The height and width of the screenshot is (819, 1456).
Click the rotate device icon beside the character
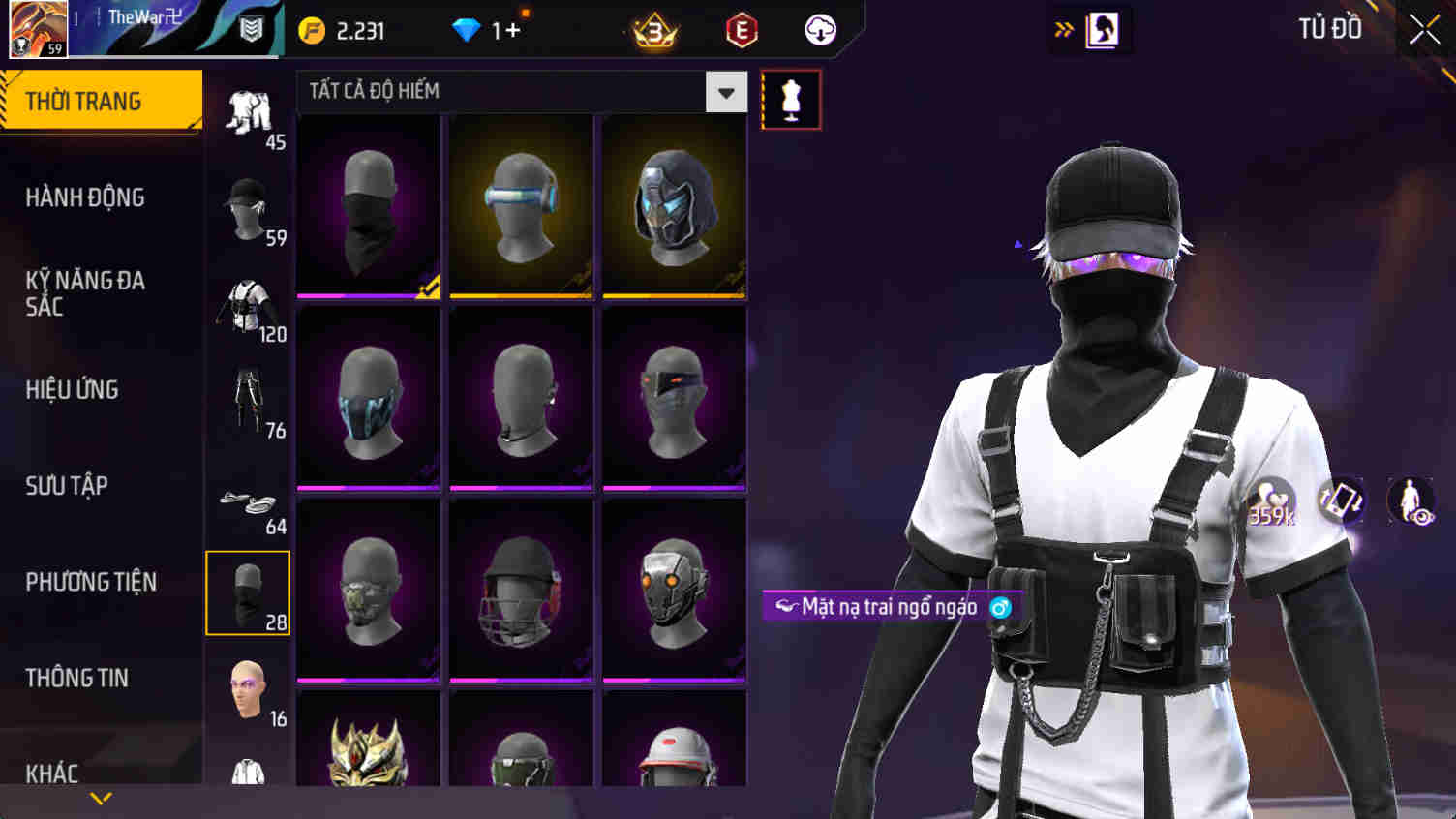click(1343, 501)
